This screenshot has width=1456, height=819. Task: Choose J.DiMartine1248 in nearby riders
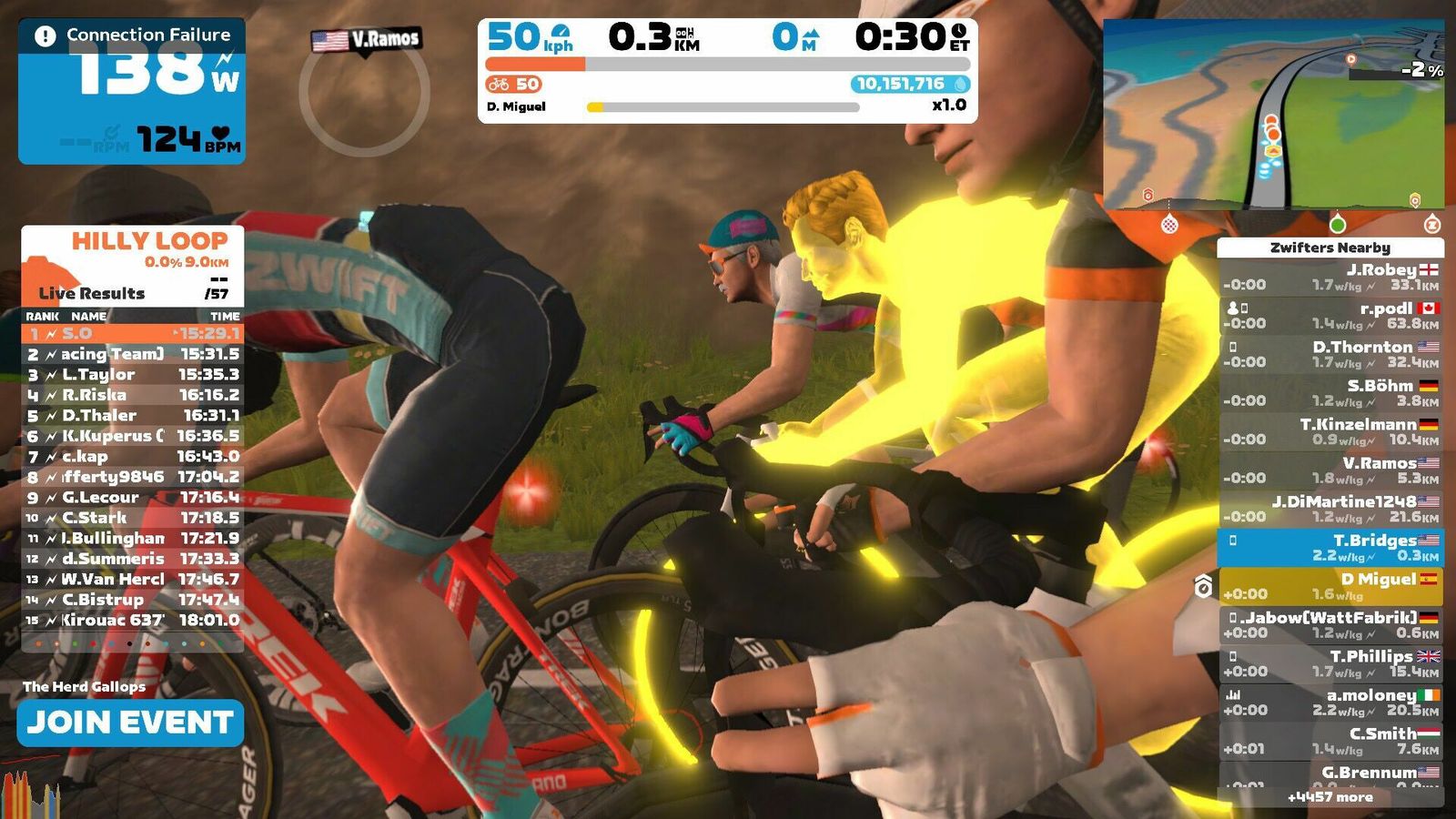click(x=1330, y=509)
